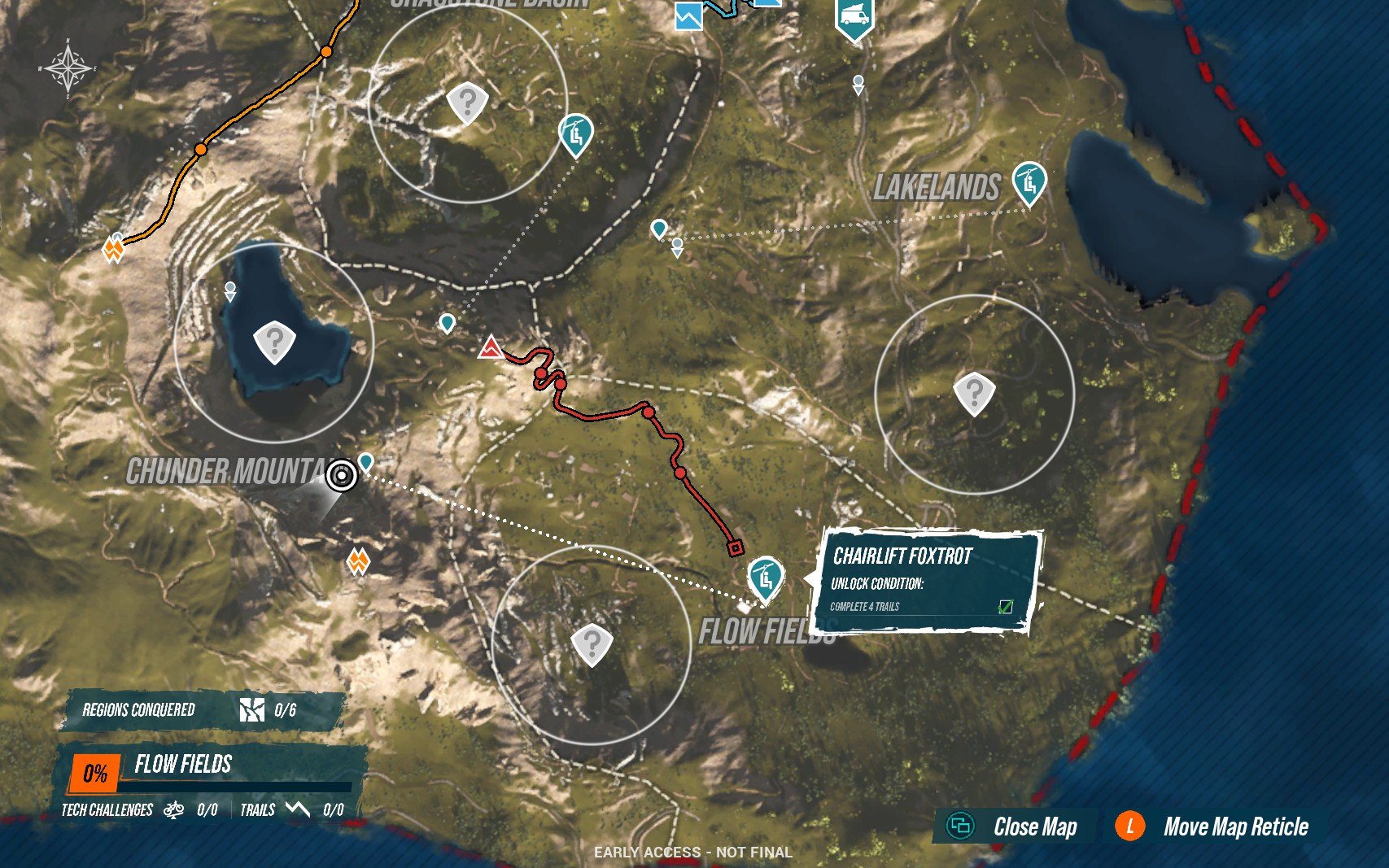Click the compass rose

(67, 69)
